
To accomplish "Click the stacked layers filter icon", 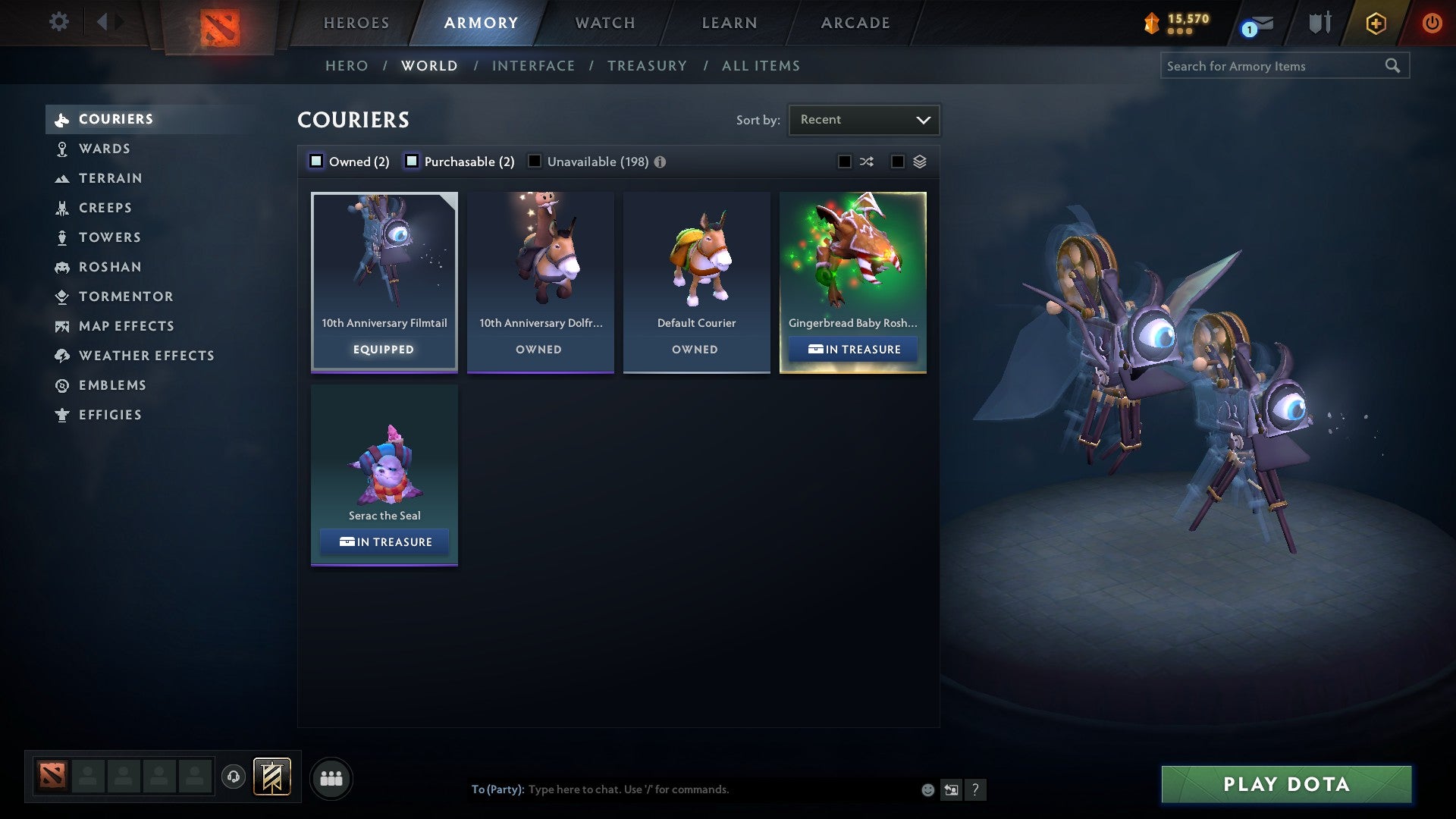I will click(921, 162).
